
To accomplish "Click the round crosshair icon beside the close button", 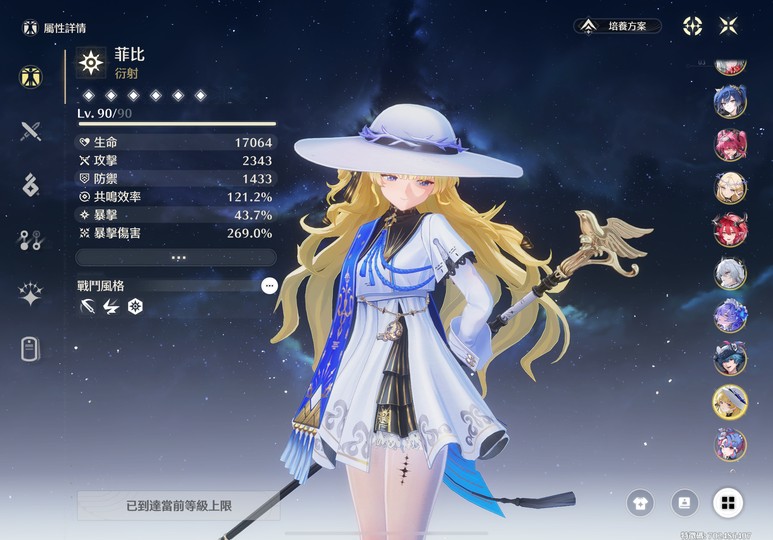I will coord(692,26).
